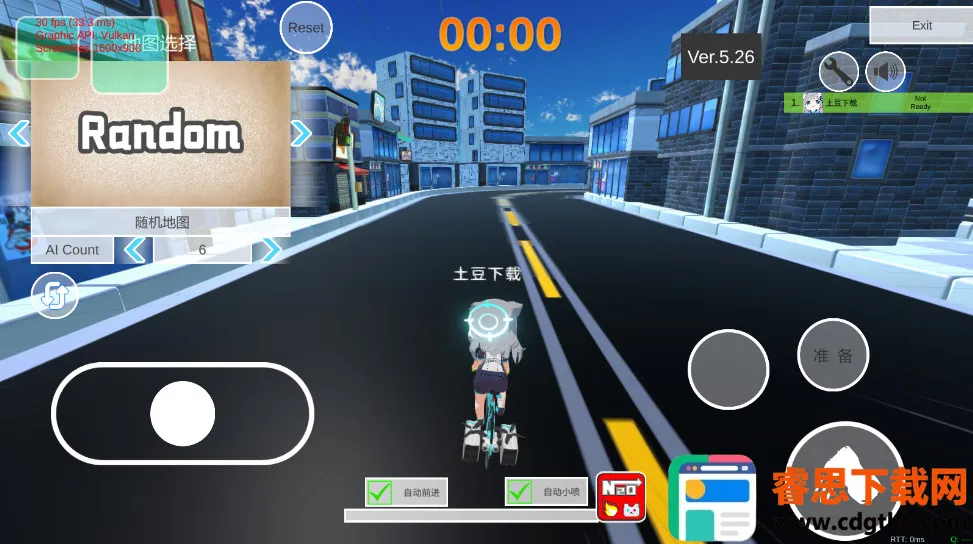Select the Random map thumbnail
The width and height of the screenshot is (973, 544).
160,133
